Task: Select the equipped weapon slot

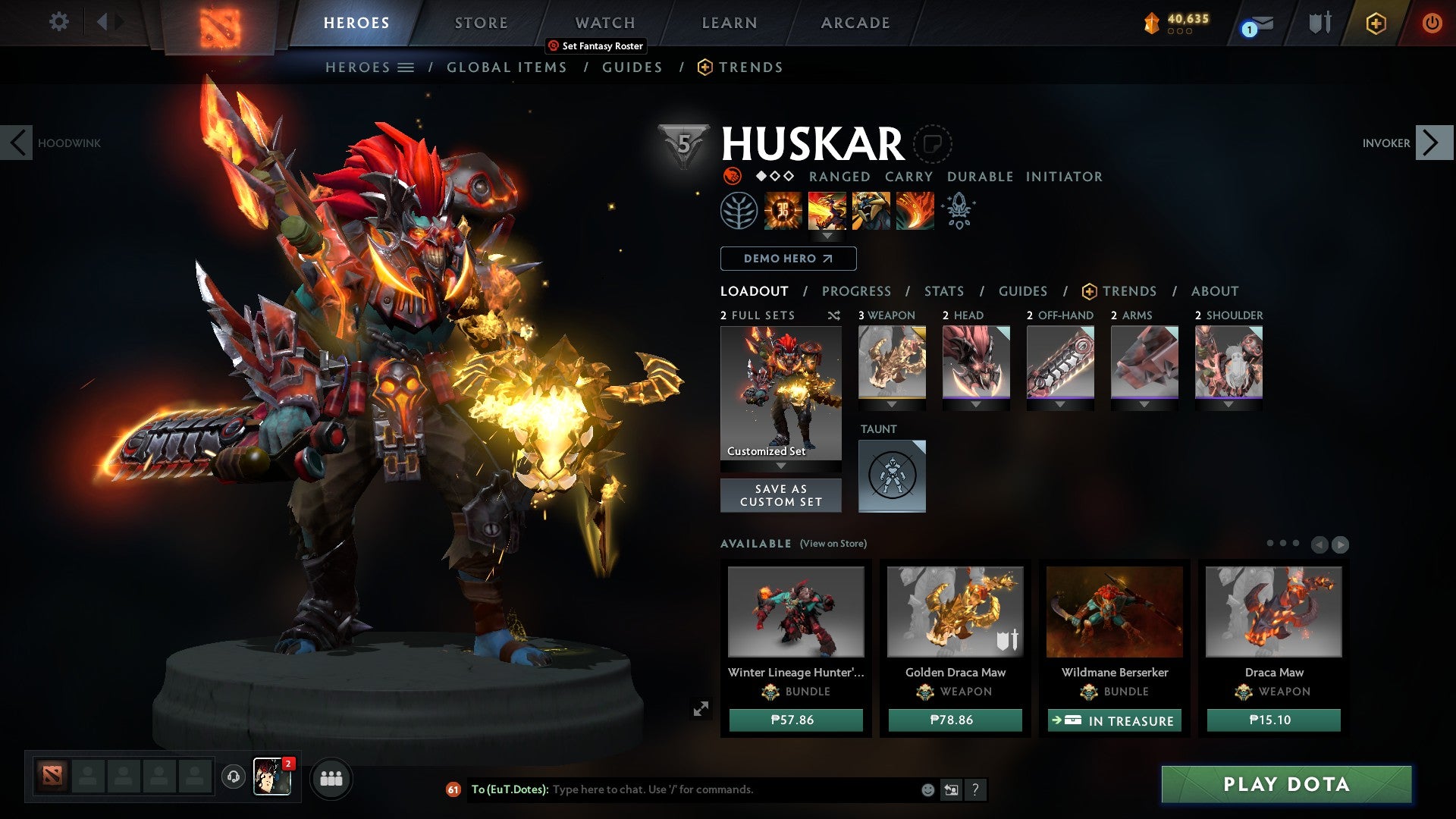Action: pos(892,362)
